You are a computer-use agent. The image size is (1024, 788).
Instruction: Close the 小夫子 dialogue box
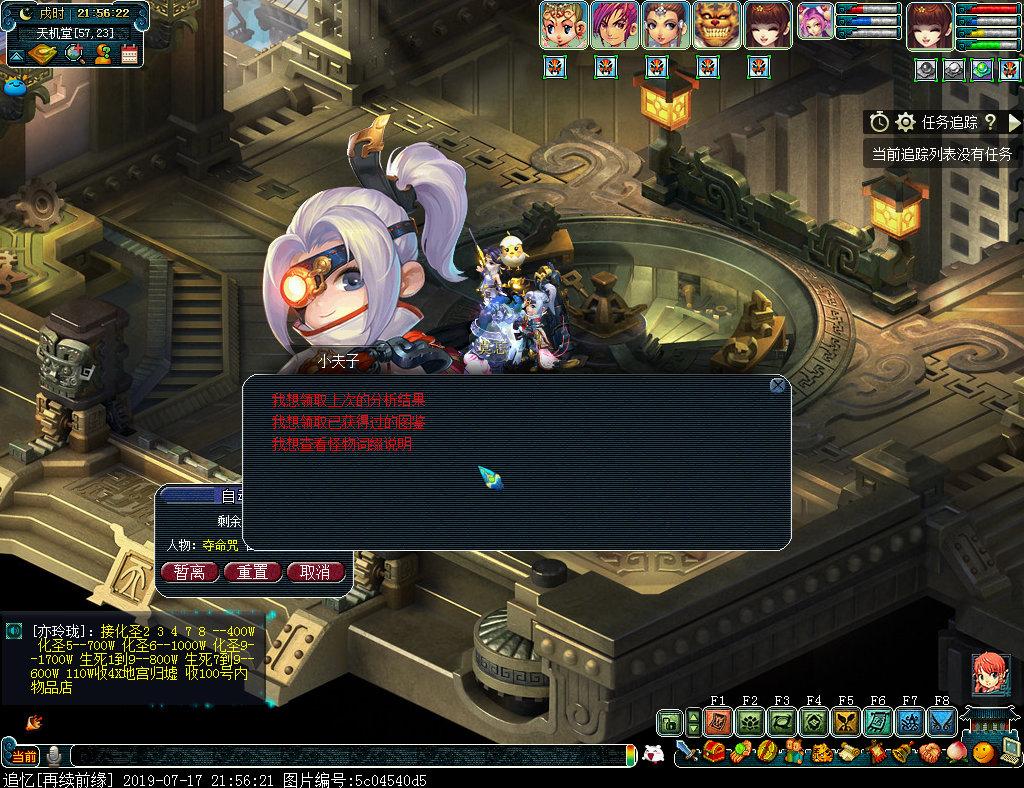(x=777, y=385)
